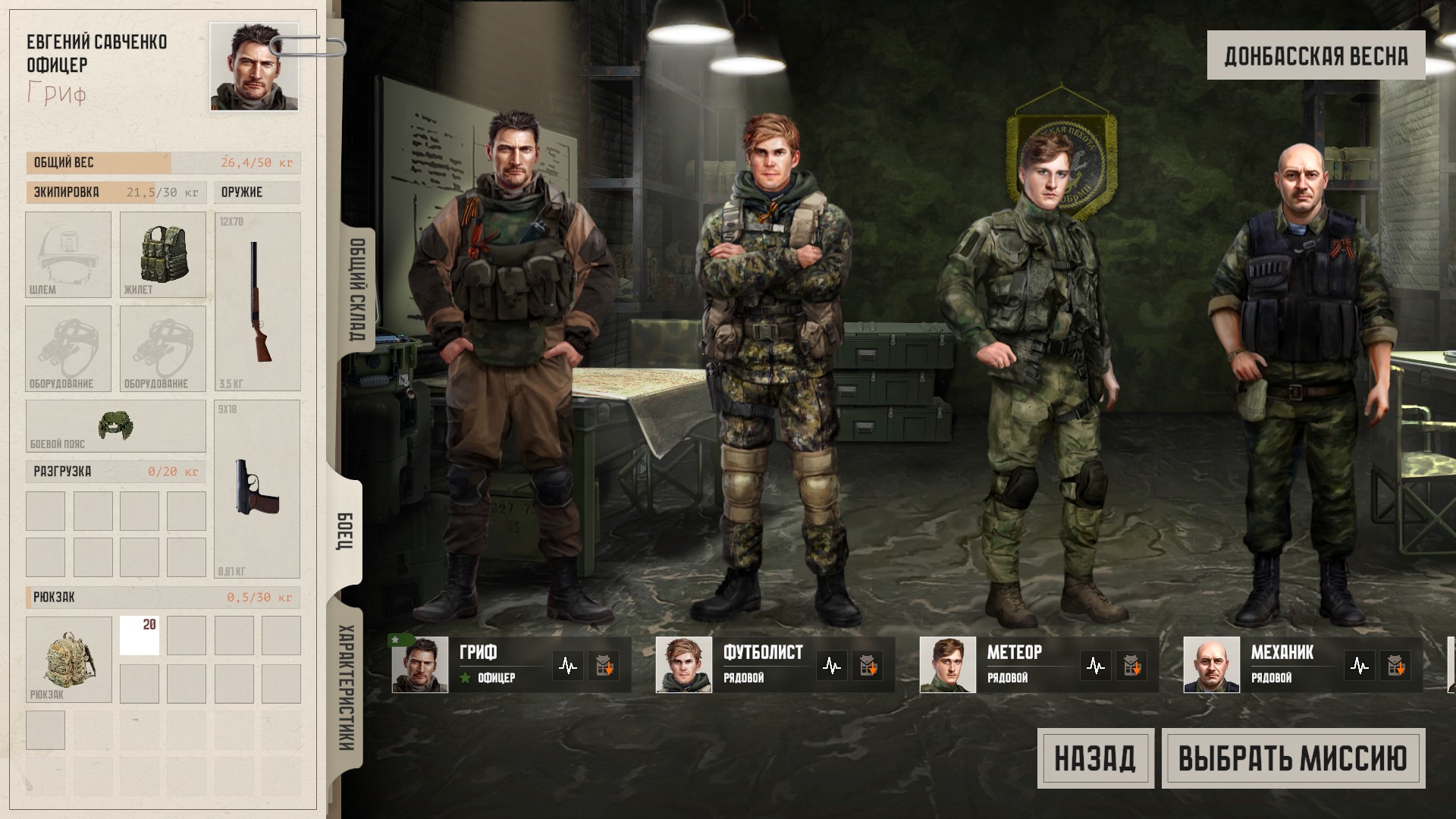Select the shotgun weapon slot
Screen dimensions: 1456x819
pos(258,302)
